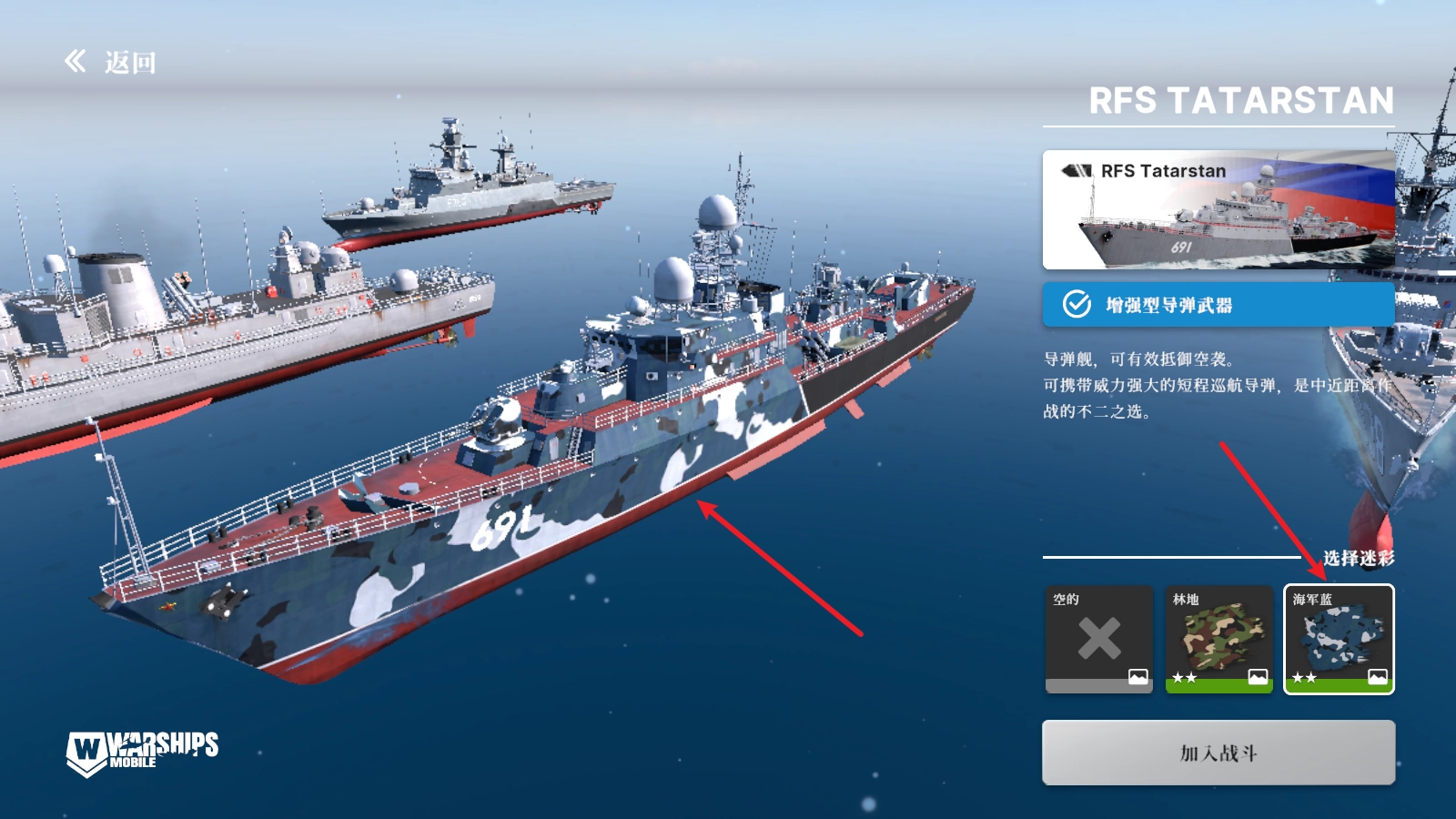Choose the 林地 woodland camouflage
The image size is (1456, 819).
click(x=1218, y=639)
